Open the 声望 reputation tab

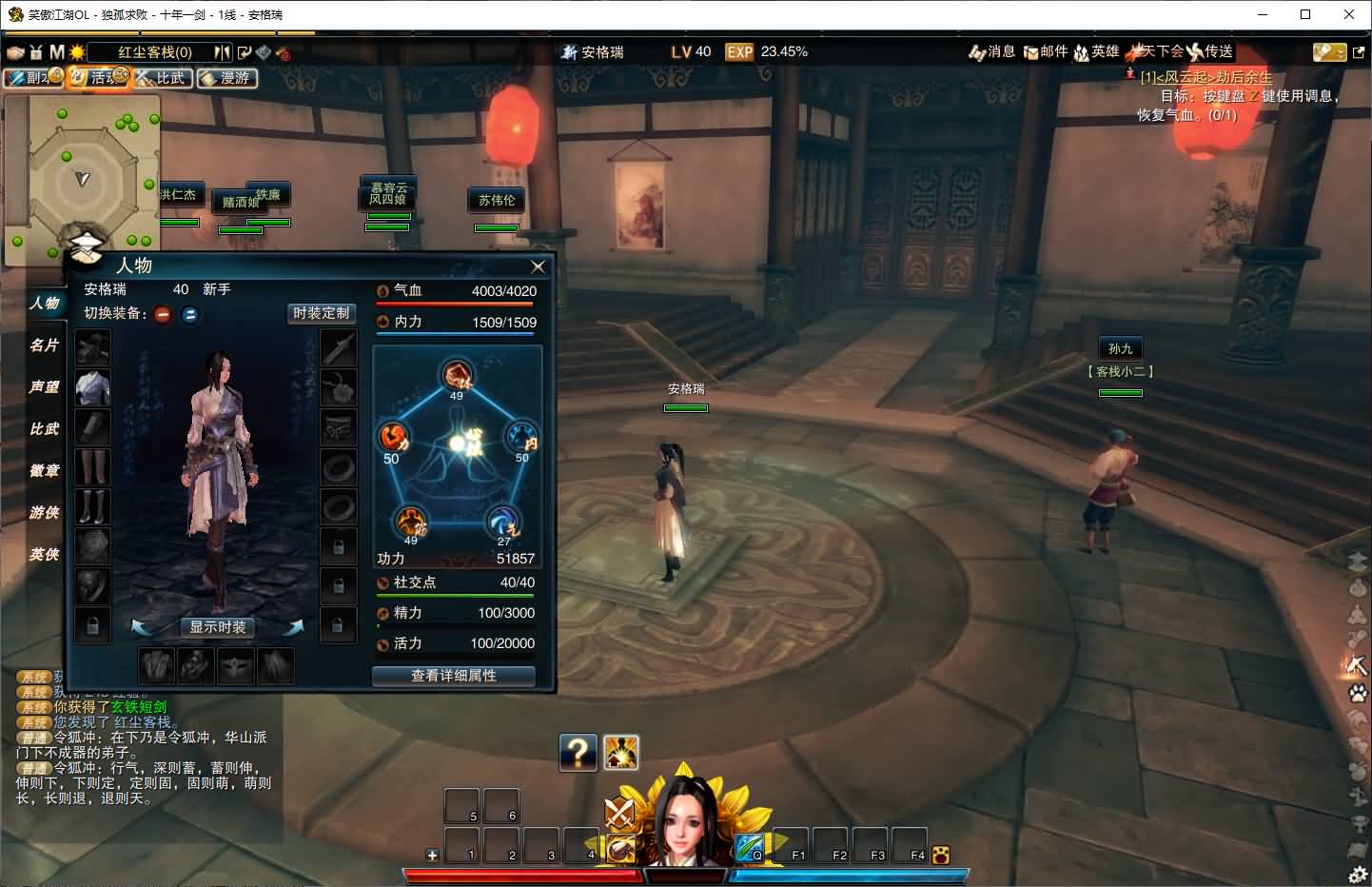point(44,387)
